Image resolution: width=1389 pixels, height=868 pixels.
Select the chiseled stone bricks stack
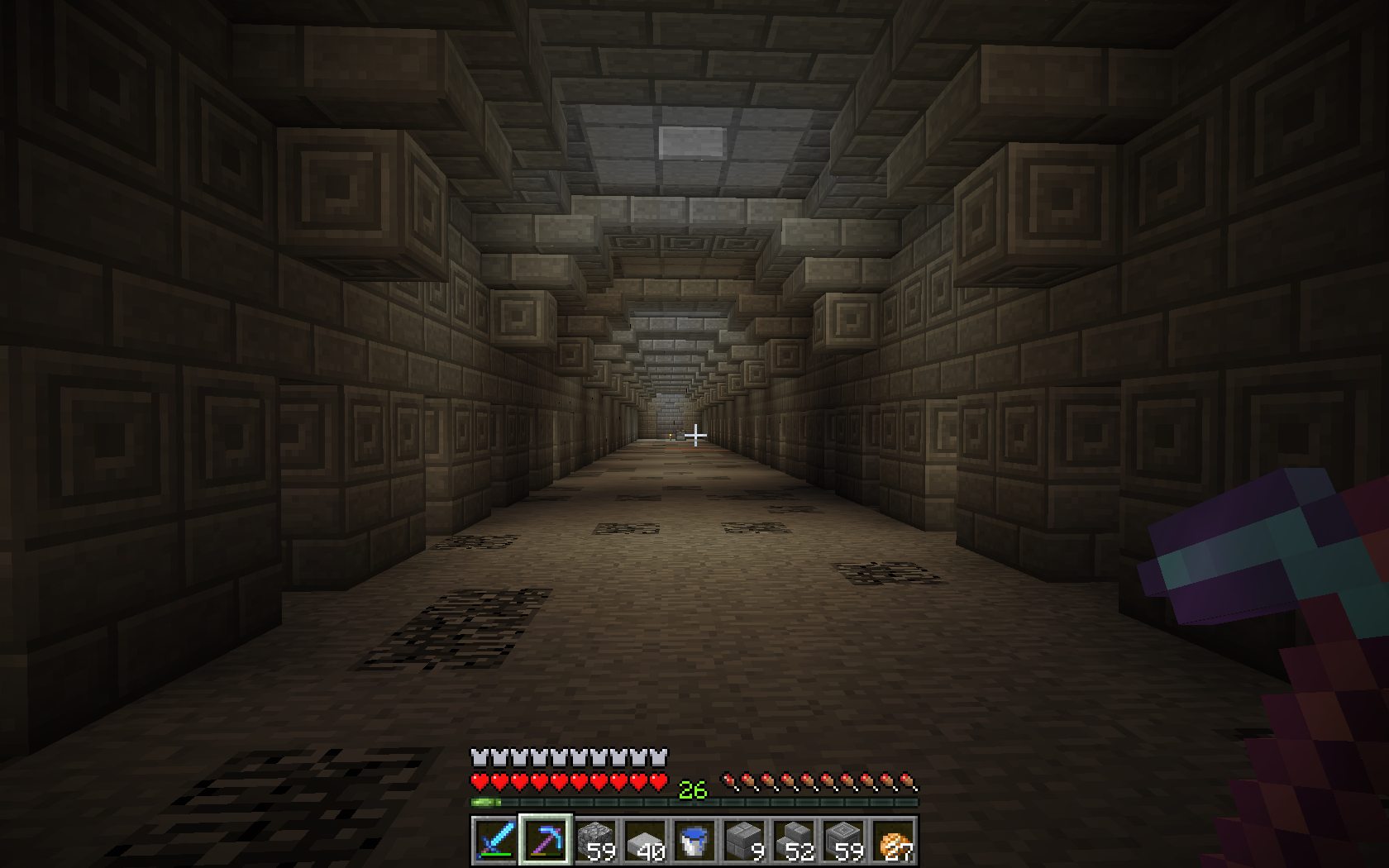point(842,840)
